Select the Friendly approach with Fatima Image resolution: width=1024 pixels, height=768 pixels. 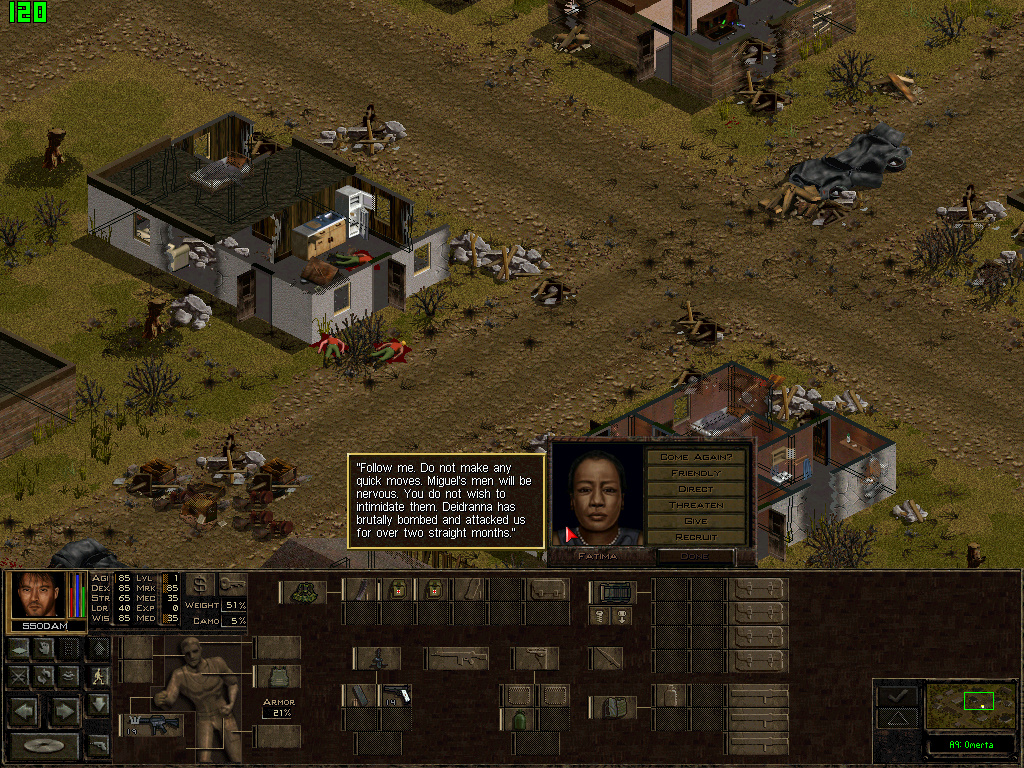[x=696, y=473]
